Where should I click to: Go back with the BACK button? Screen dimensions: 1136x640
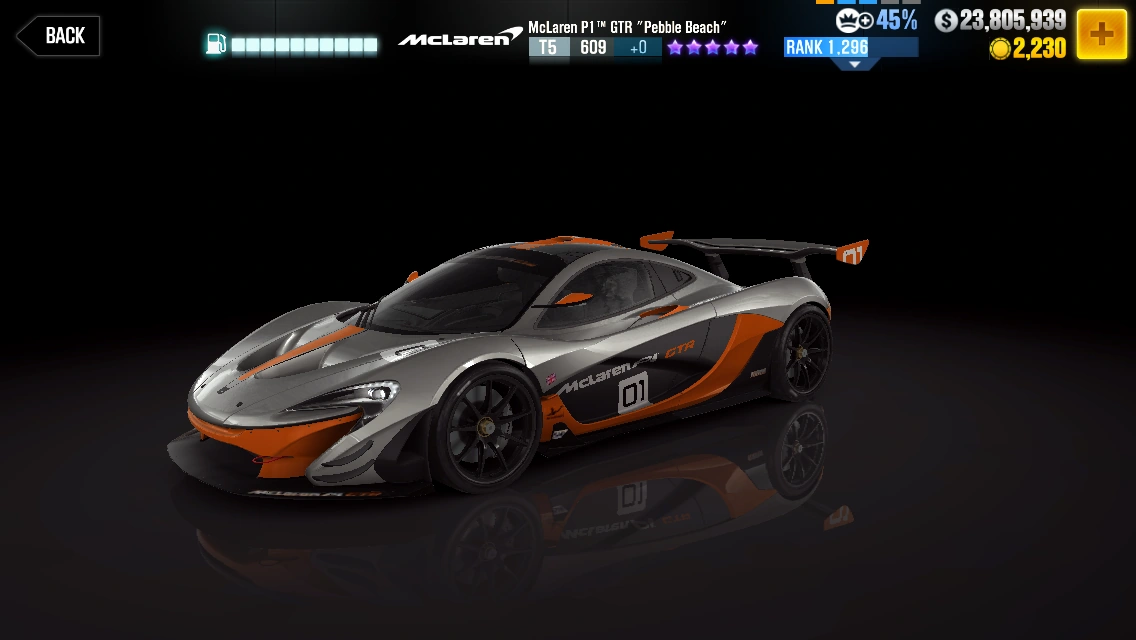click(x=58, y=36)
